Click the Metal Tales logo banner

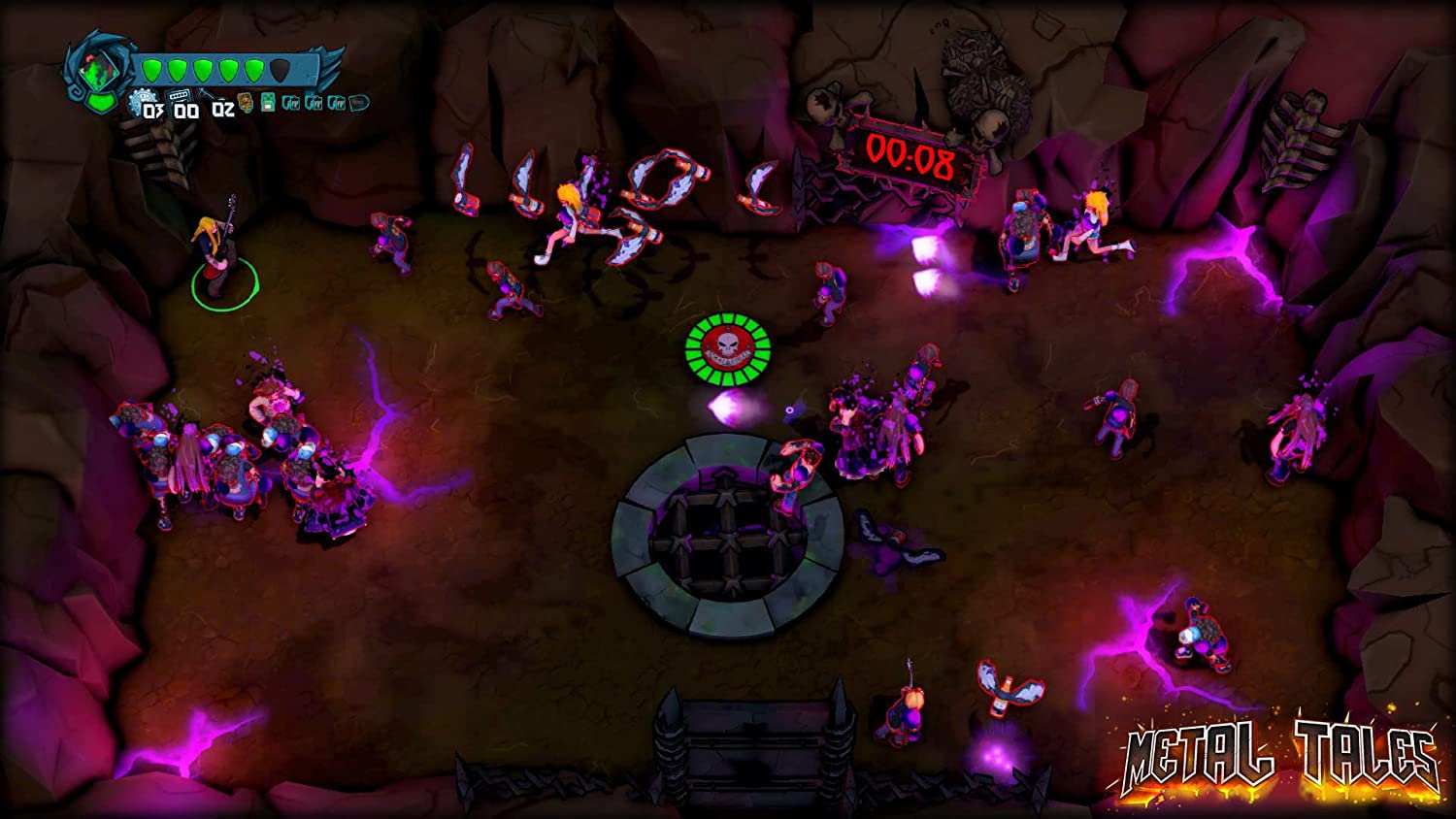1279,757
